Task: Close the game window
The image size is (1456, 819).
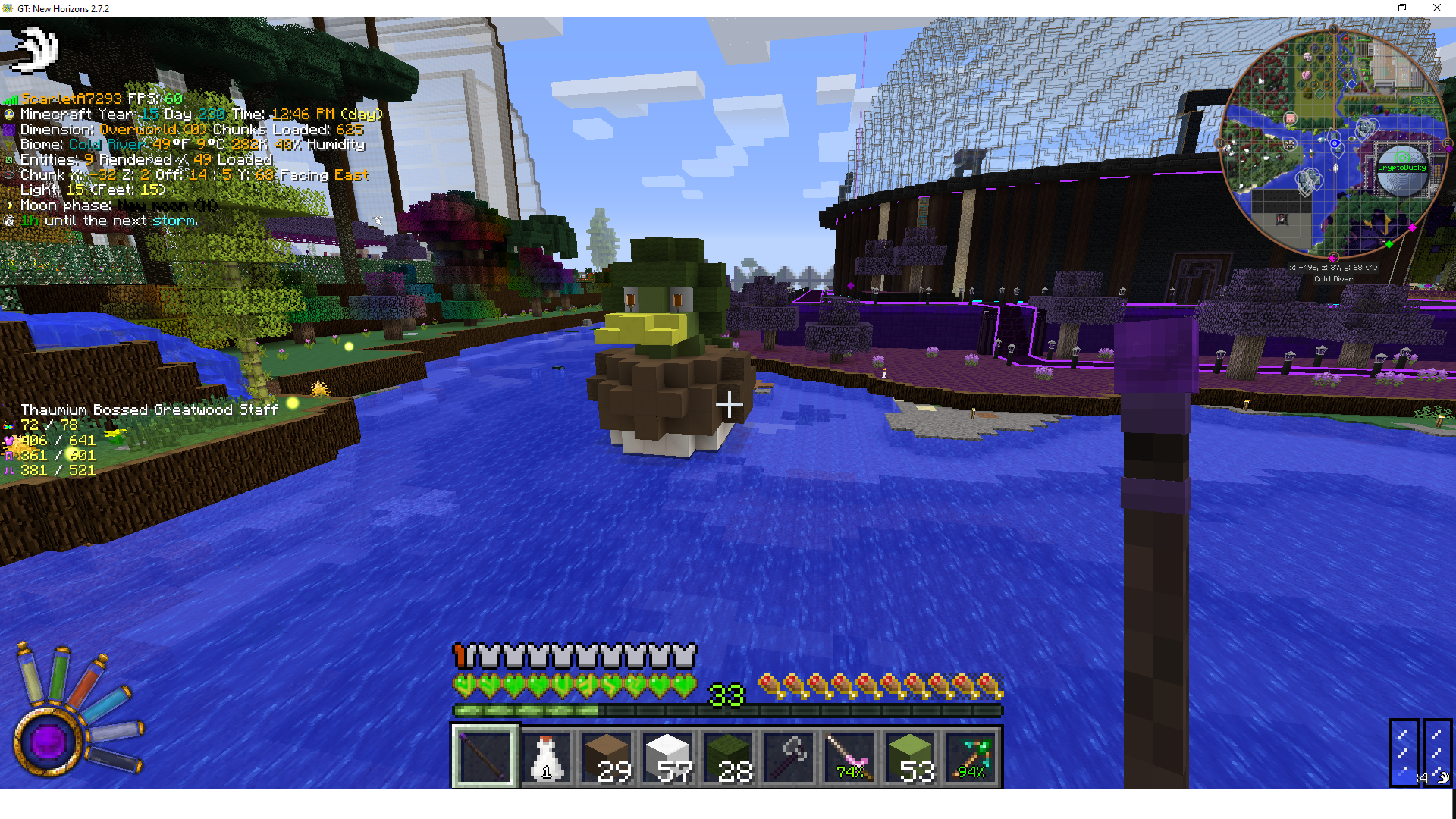Action: click(x=1436, y=8)
